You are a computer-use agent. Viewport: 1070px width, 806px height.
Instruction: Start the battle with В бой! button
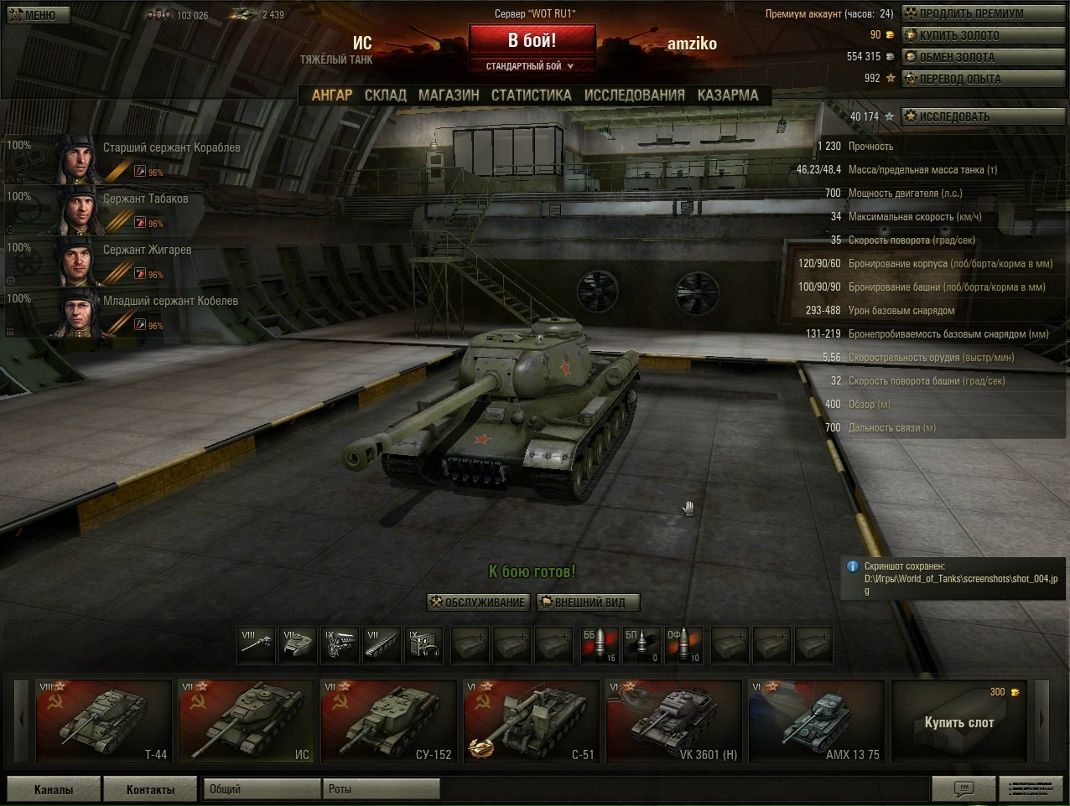pos(531,41)
